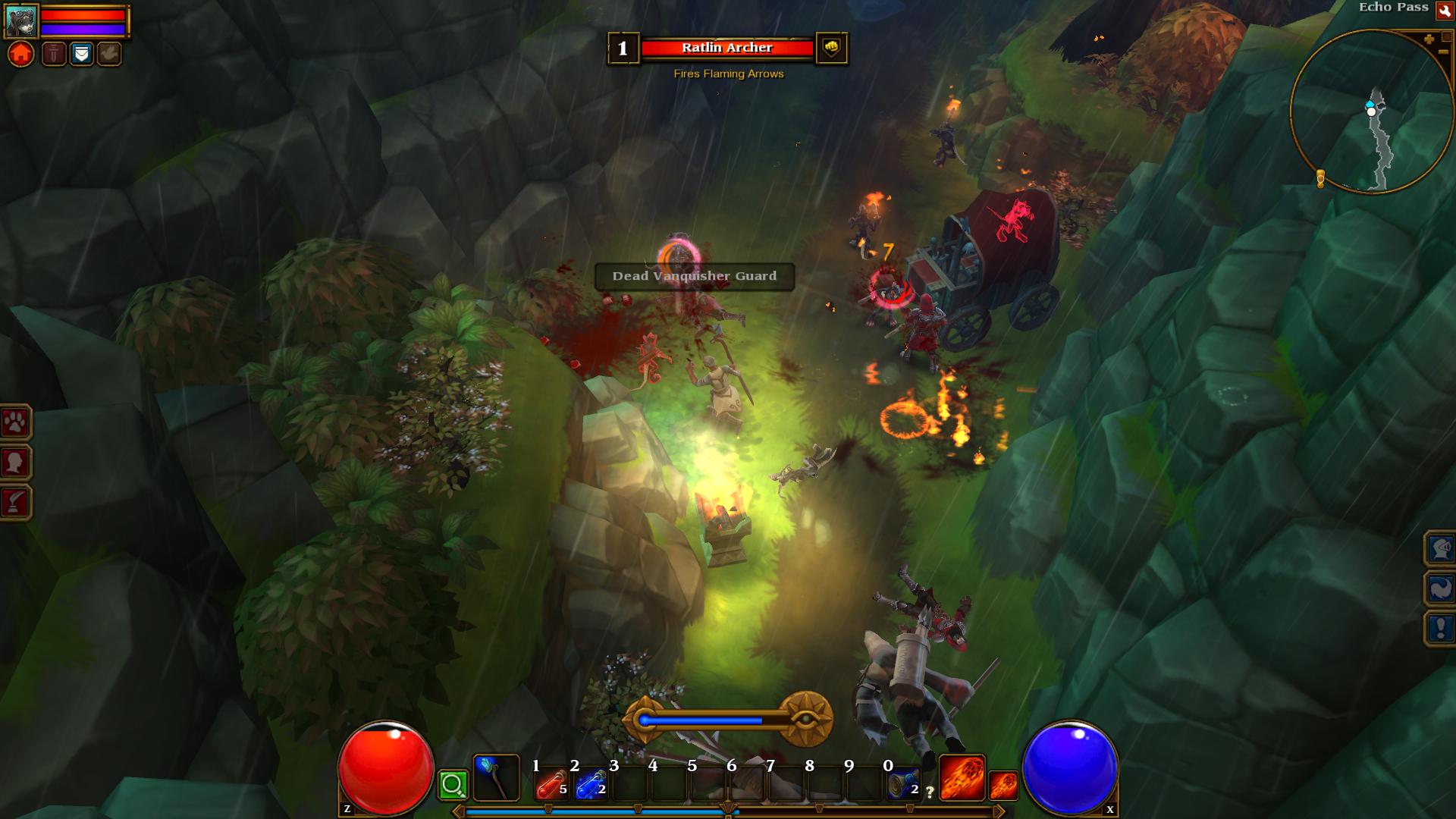The image size is (1456, 819).
Task: Select the equipped staff weapon slot
Action: point(496,778)
